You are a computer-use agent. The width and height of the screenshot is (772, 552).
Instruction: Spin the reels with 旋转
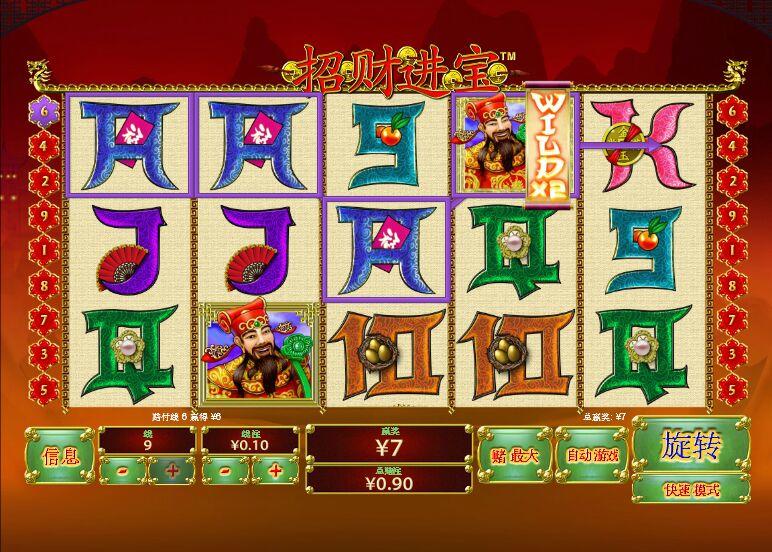[690, 446]
